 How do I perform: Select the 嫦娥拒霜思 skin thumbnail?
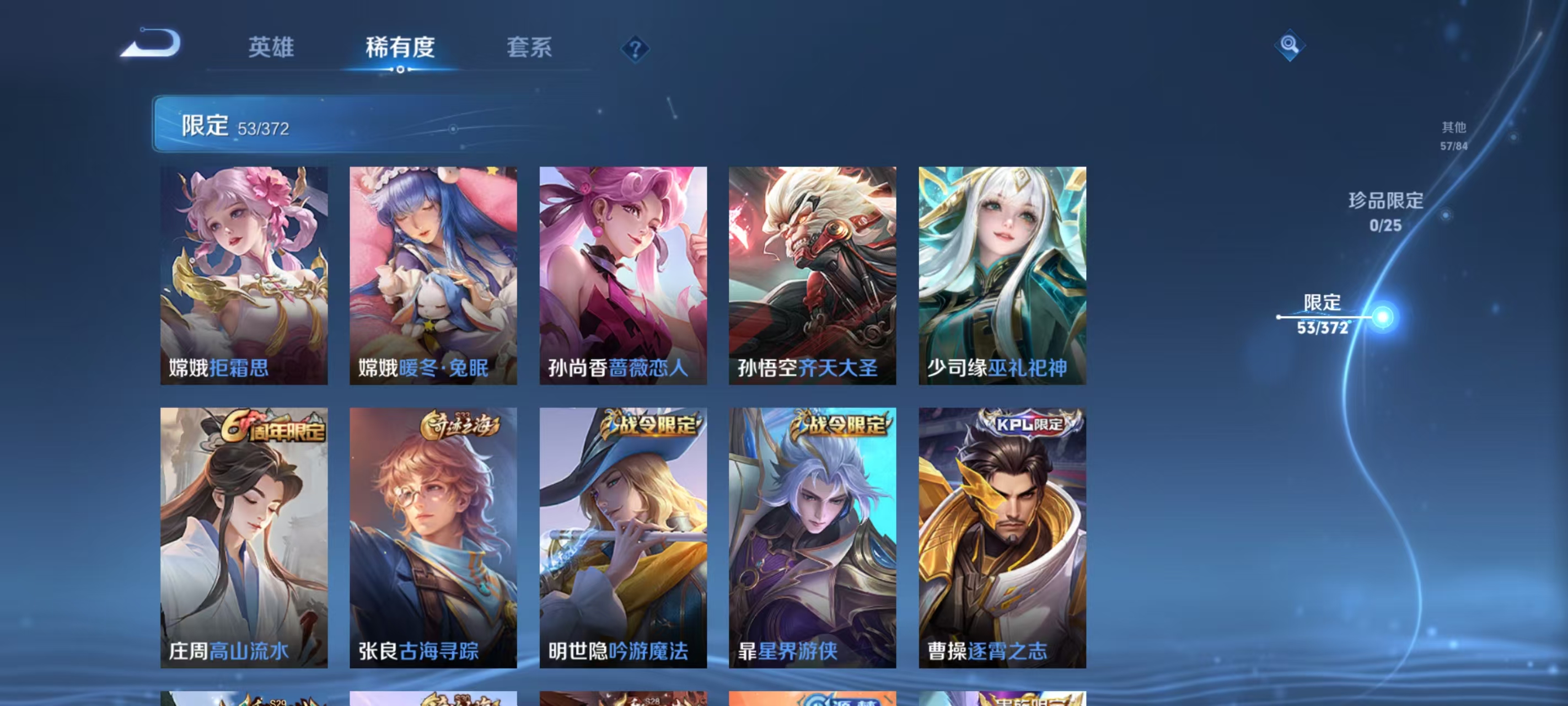click(244, 274)
